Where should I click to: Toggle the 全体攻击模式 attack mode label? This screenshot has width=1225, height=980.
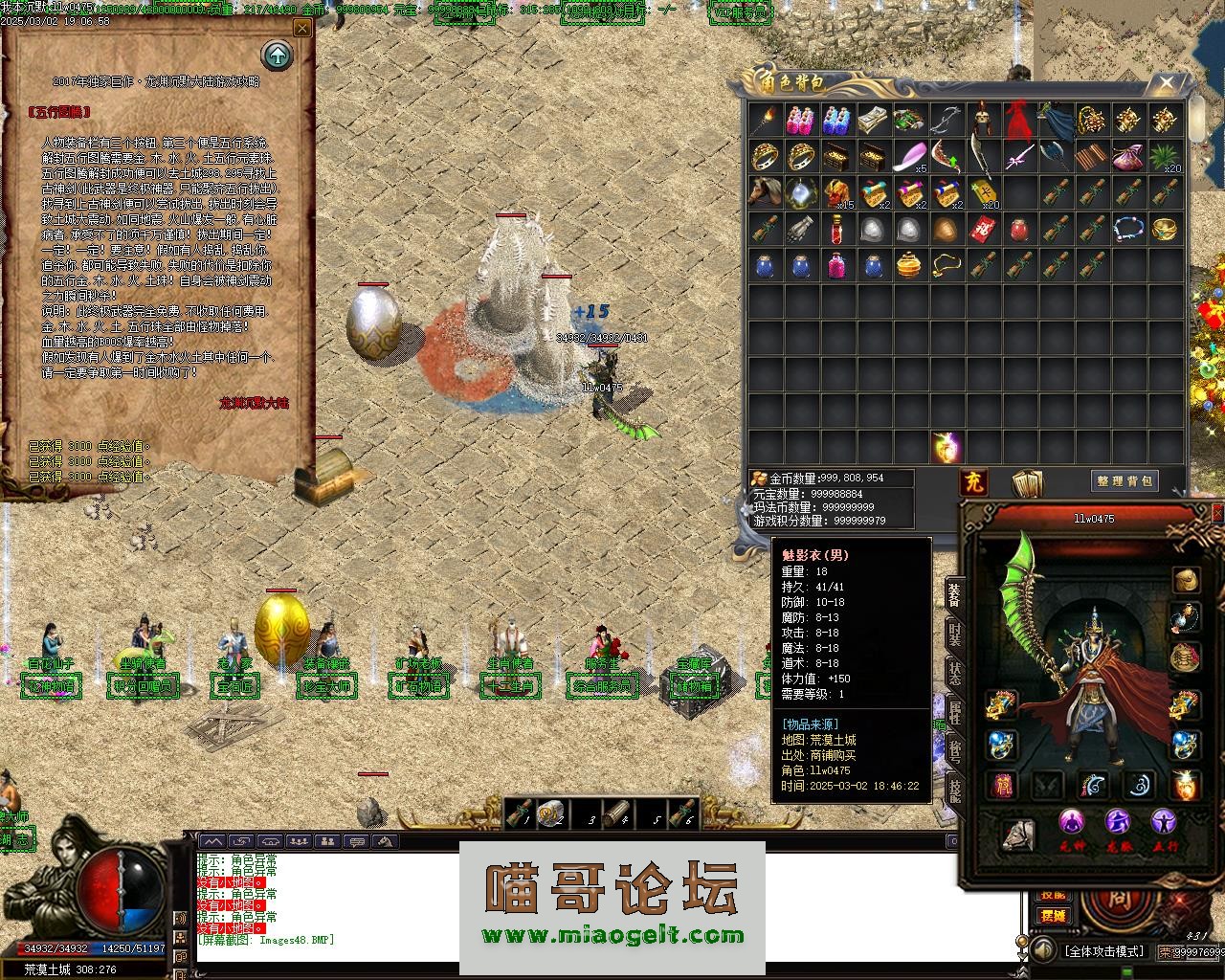(1103, 951)
